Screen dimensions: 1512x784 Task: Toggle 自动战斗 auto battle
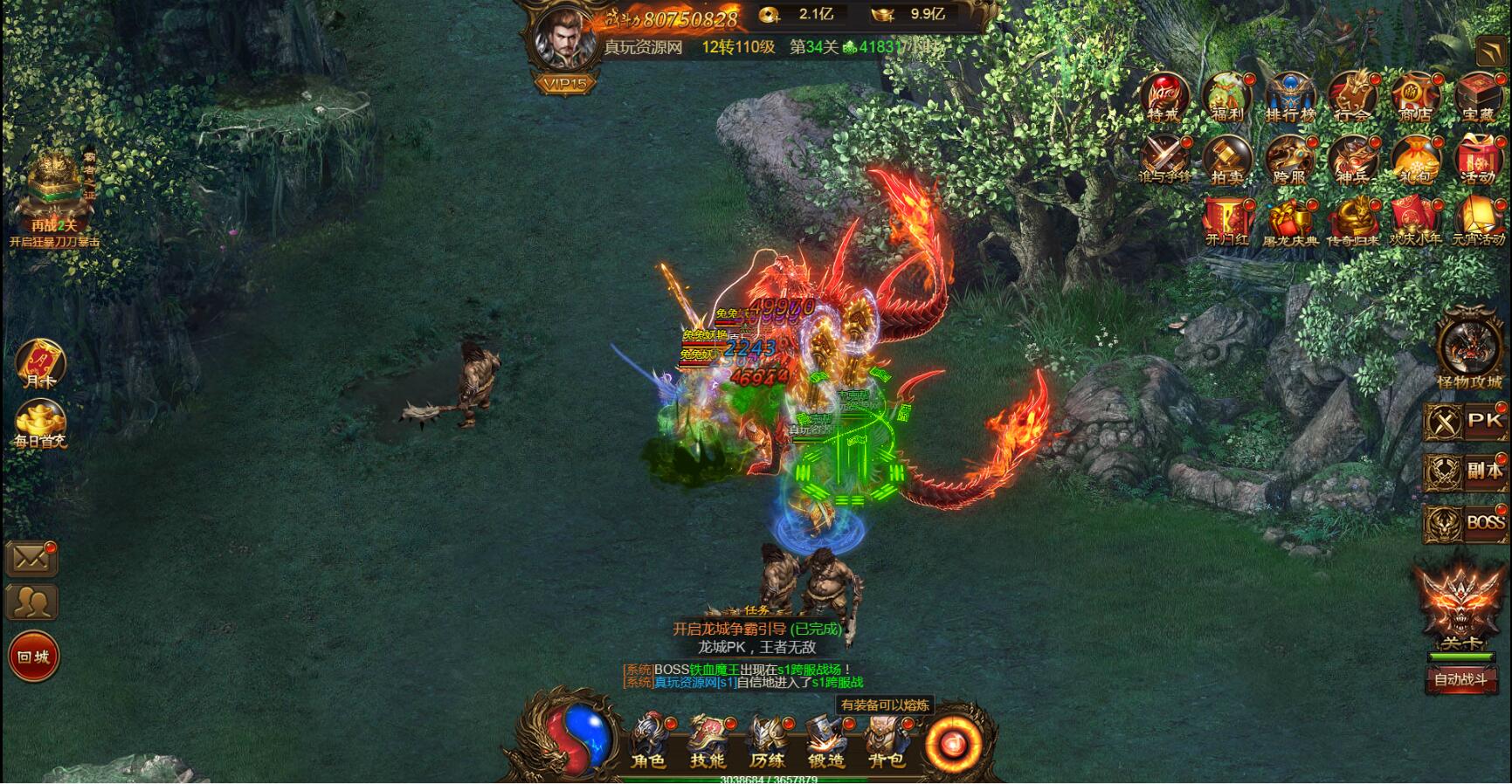coord(1461,679)
